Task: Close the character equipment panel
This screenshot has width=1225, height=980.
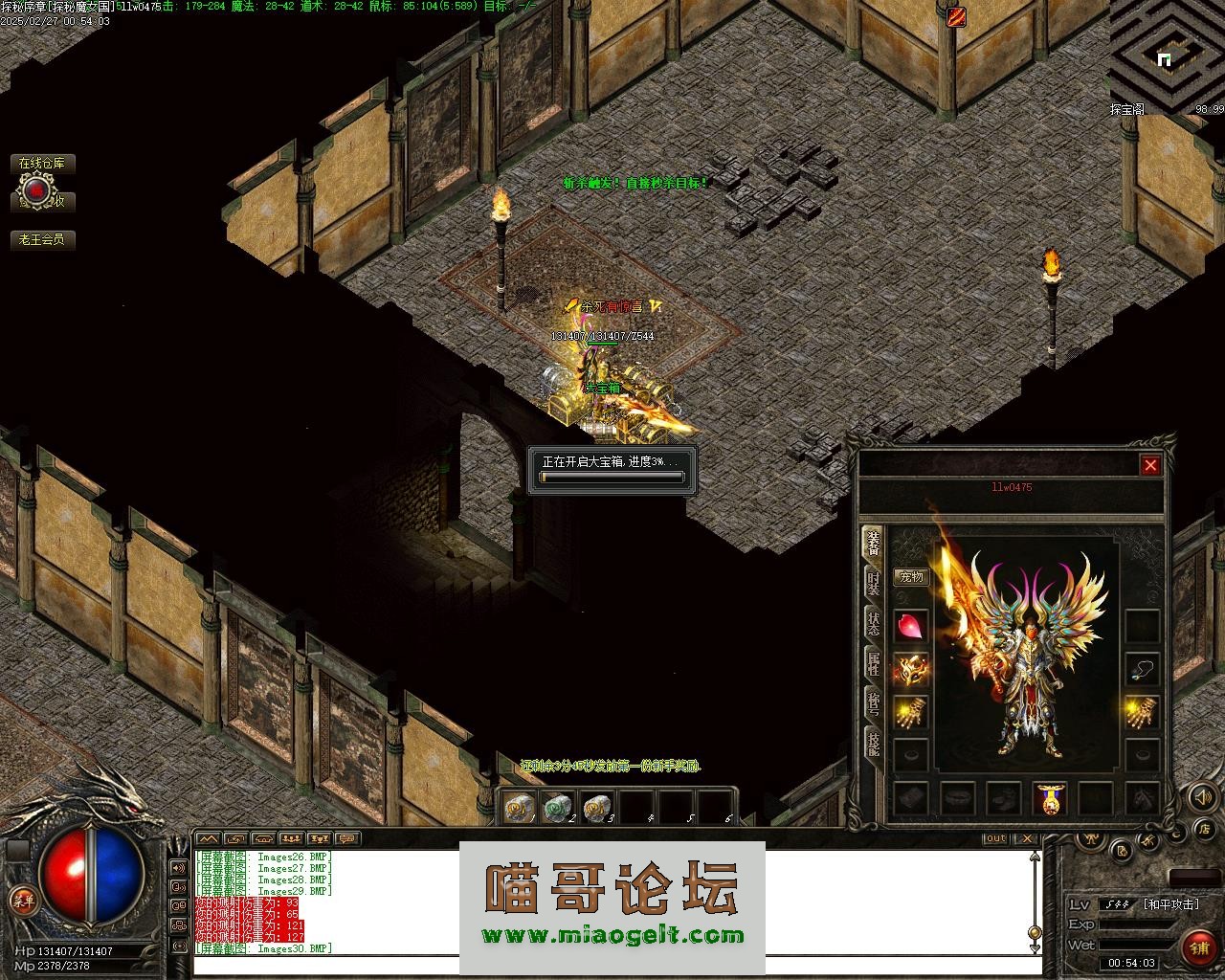Action: tap(1150, 465)
